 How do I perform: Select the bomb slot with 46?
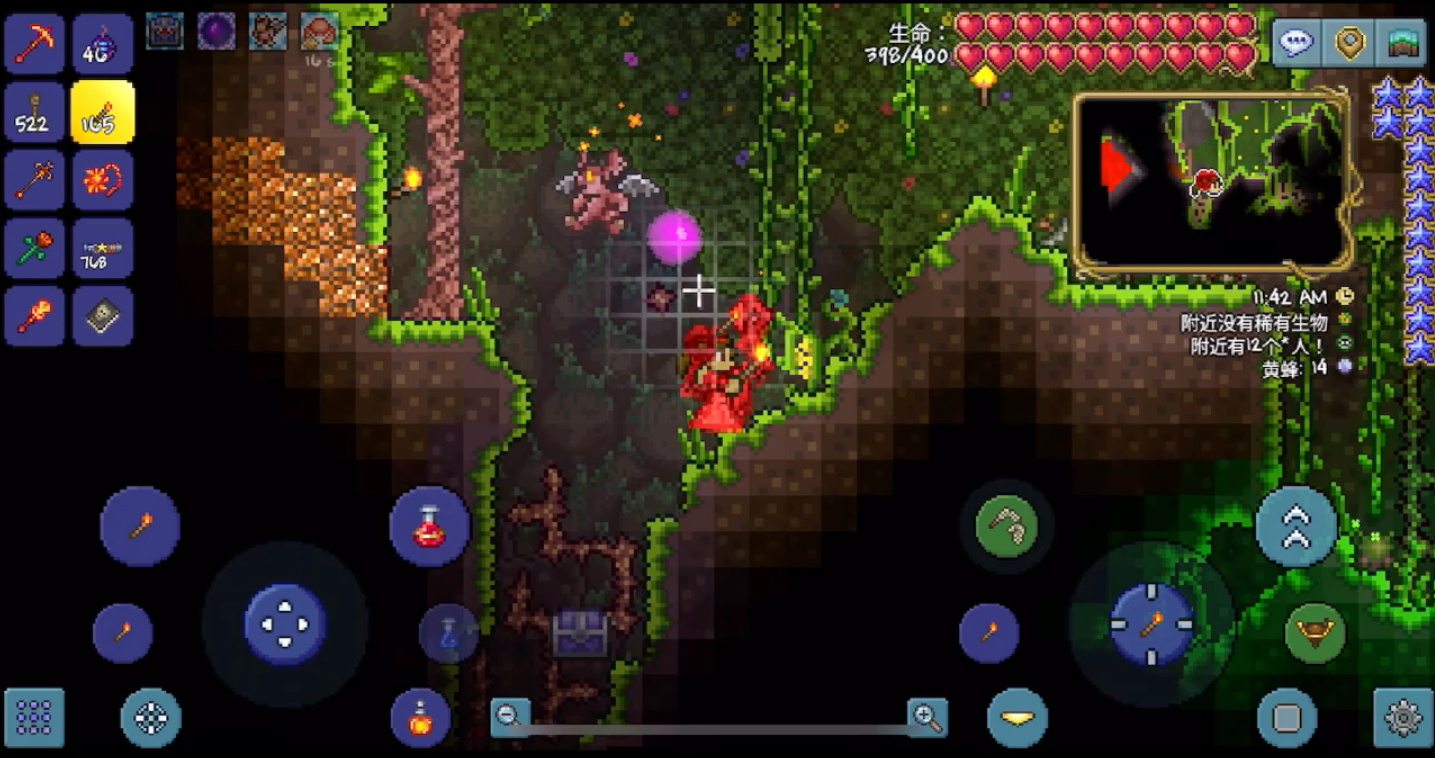pos(102,45)
